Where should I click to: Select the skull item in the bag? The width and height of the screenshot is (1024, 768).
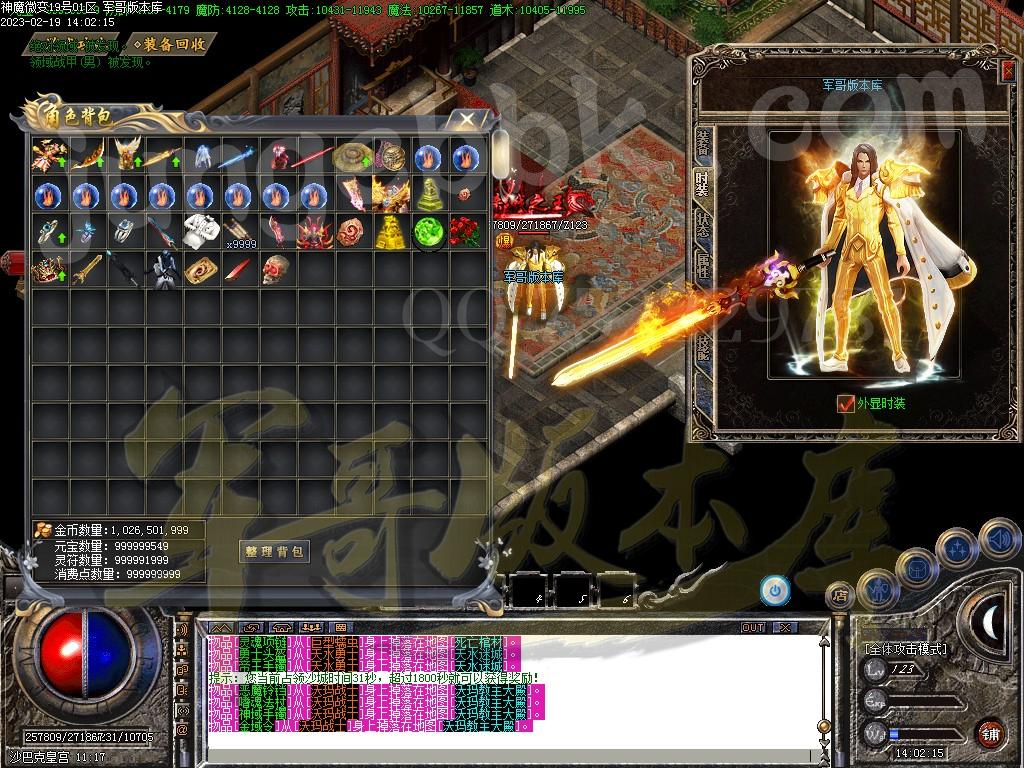pyautogui.click(x=275, y=270)
